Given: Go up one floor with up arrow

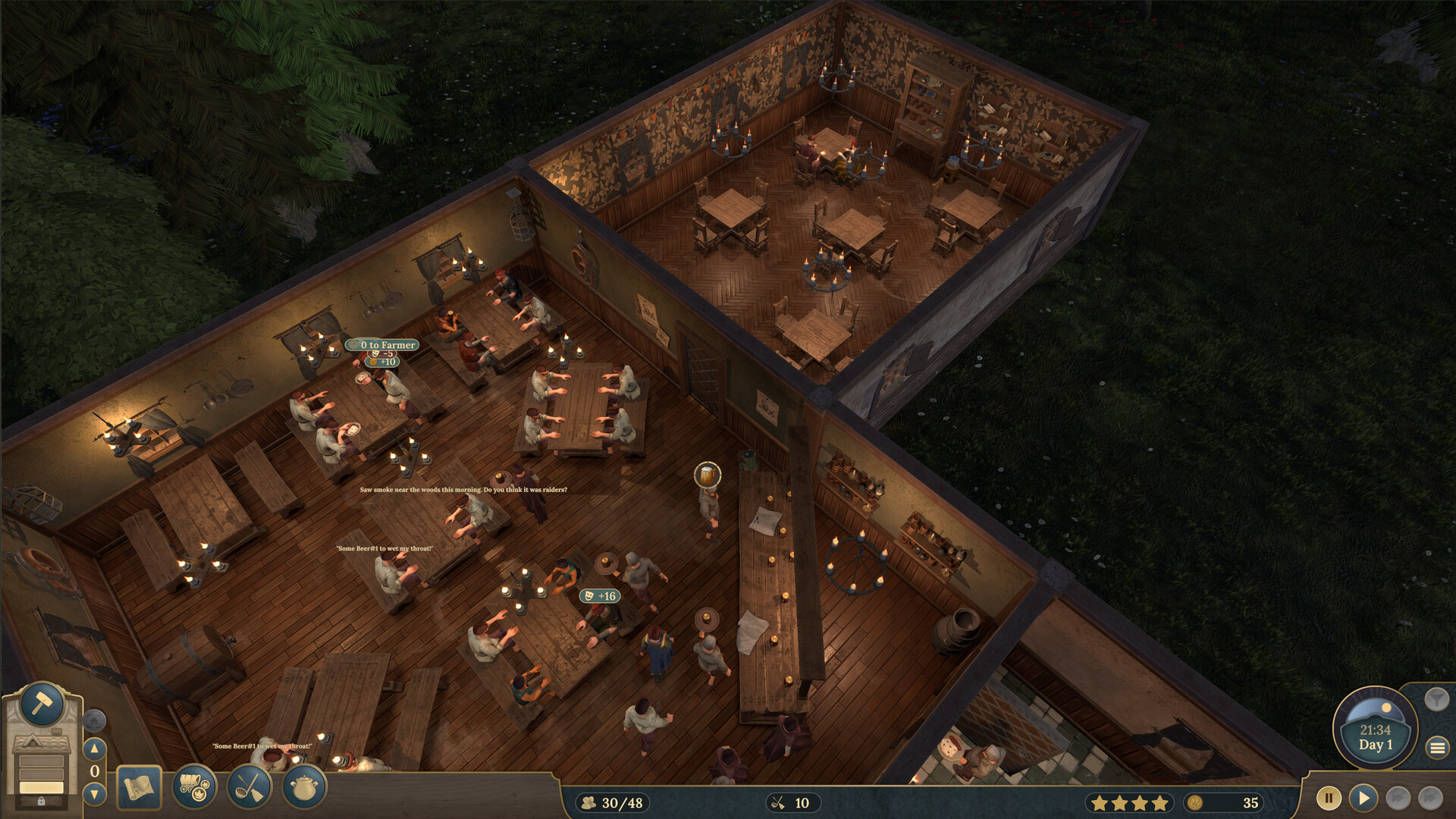Looking at the screenshot, I should (94, 748).
